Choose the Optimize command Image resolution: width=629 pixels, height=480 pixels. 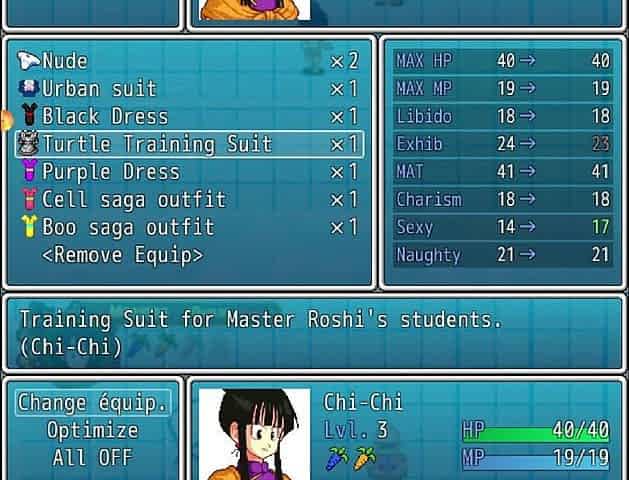[93, 431]
